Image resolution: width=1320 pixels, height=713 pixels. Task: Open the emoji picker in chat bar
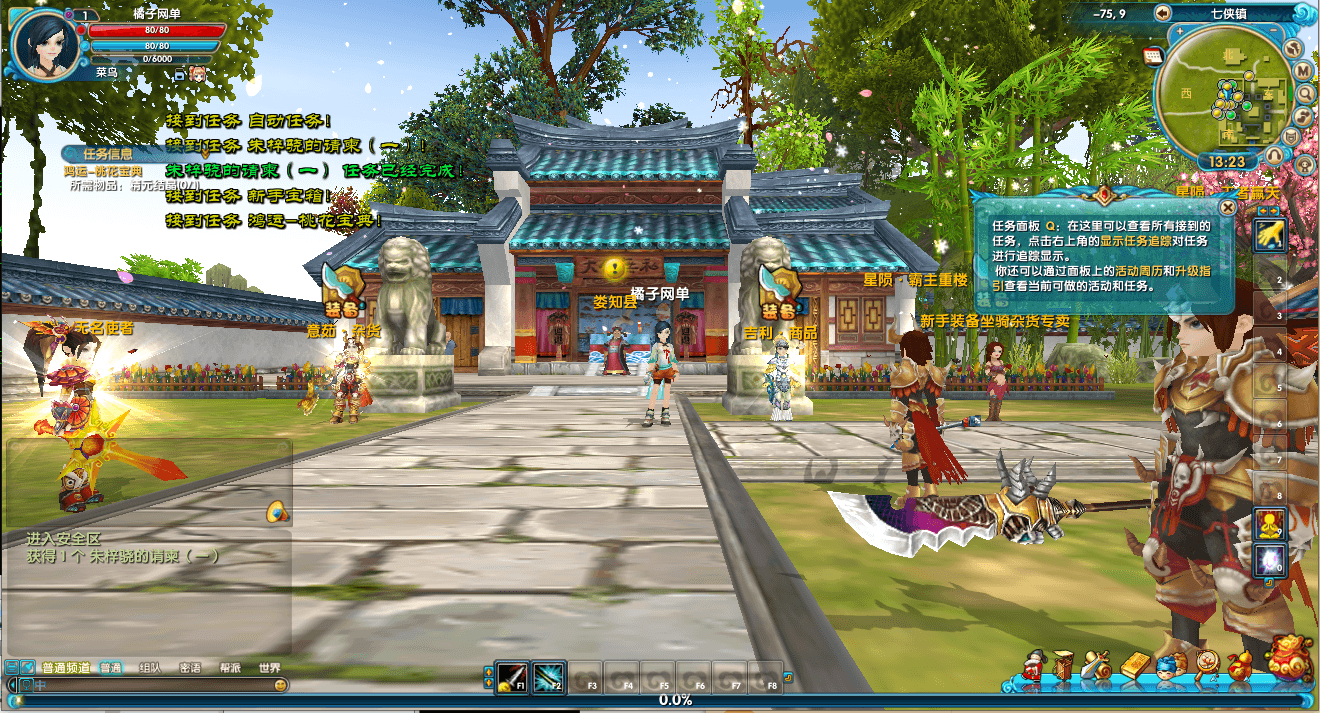tap(281, 685)
